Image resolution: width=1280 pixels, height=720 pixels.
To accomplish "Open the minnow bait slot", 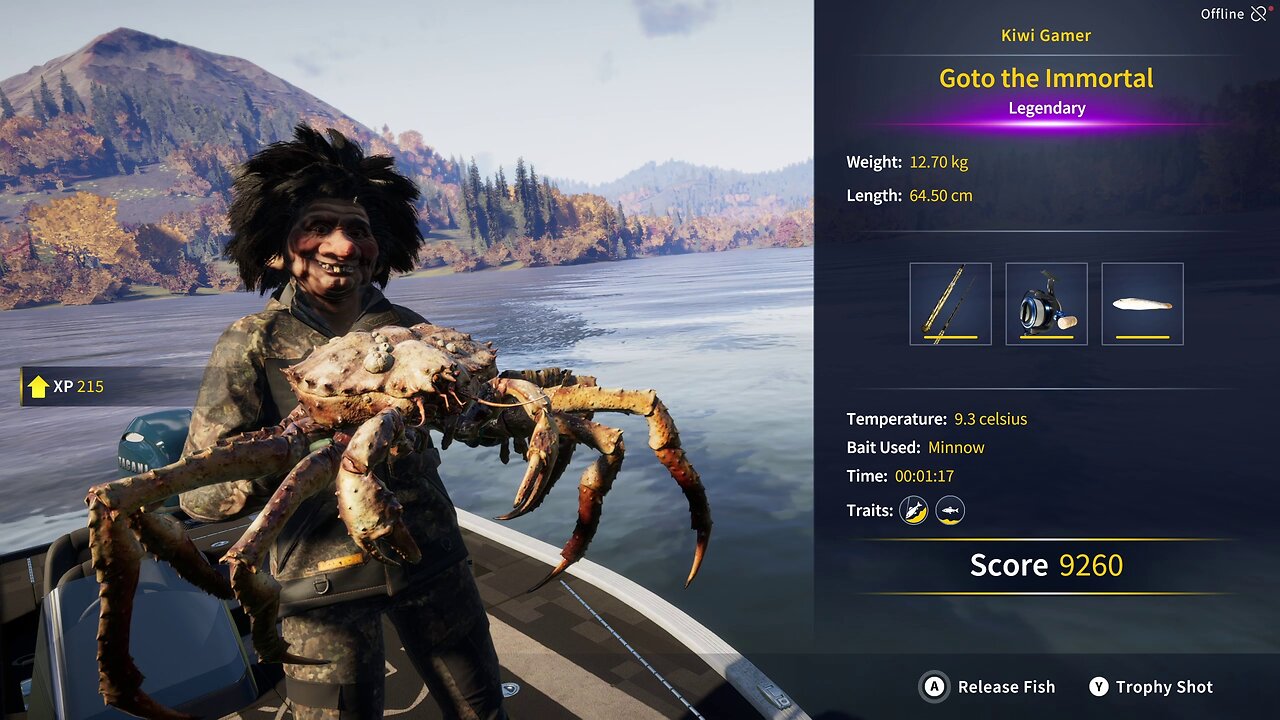I will point(1142,304).
